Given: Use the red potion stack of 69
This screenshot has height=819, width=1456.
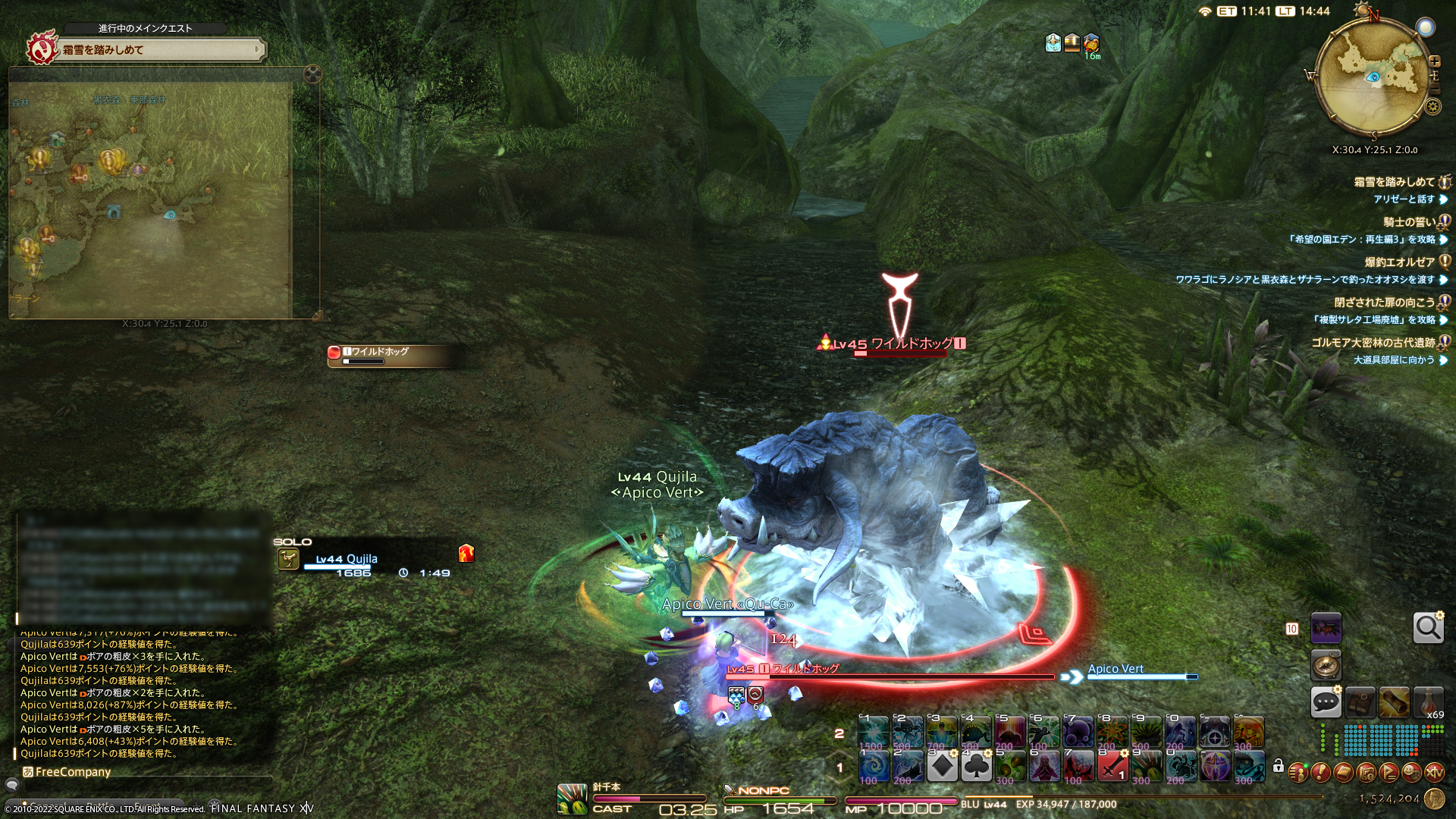Looking at the screenshot, I should point(1429,702).
